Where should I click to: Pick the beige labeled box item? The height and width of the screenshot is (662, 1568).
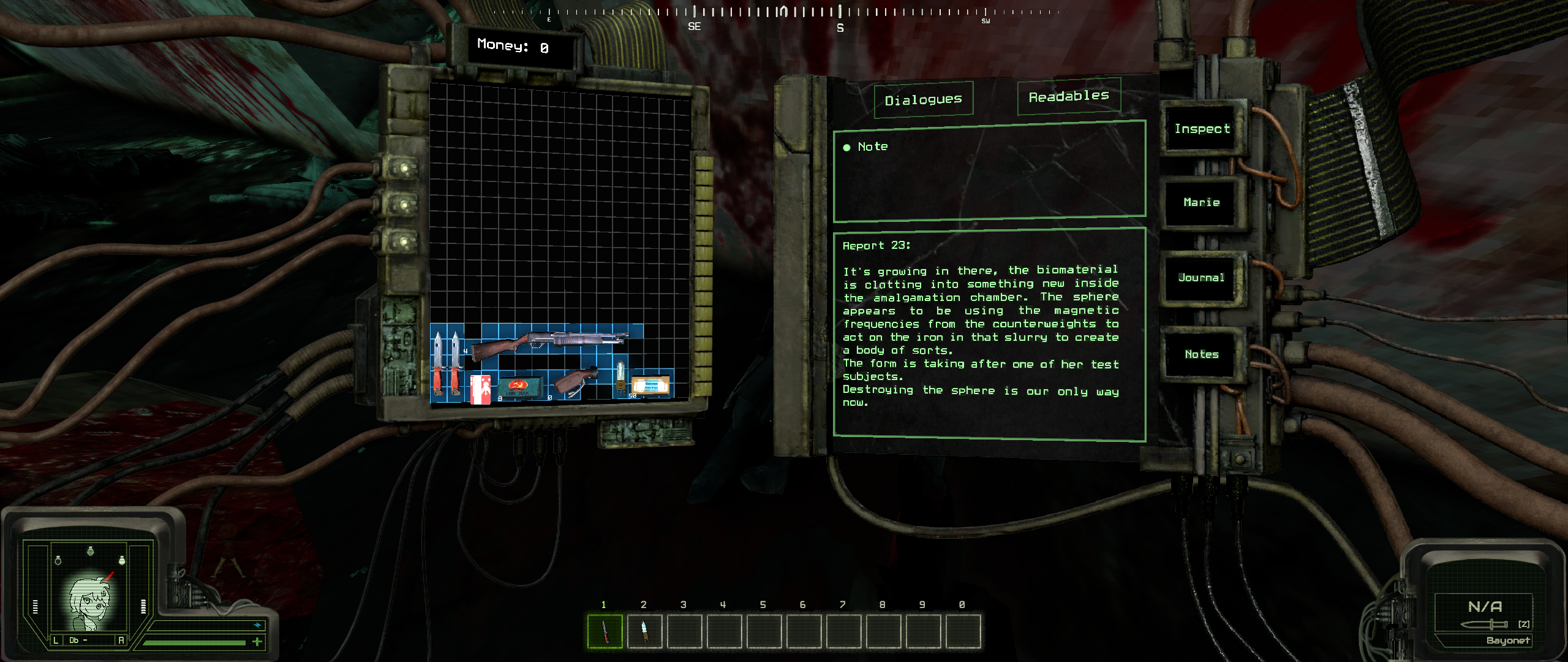[x=651, y=386]
